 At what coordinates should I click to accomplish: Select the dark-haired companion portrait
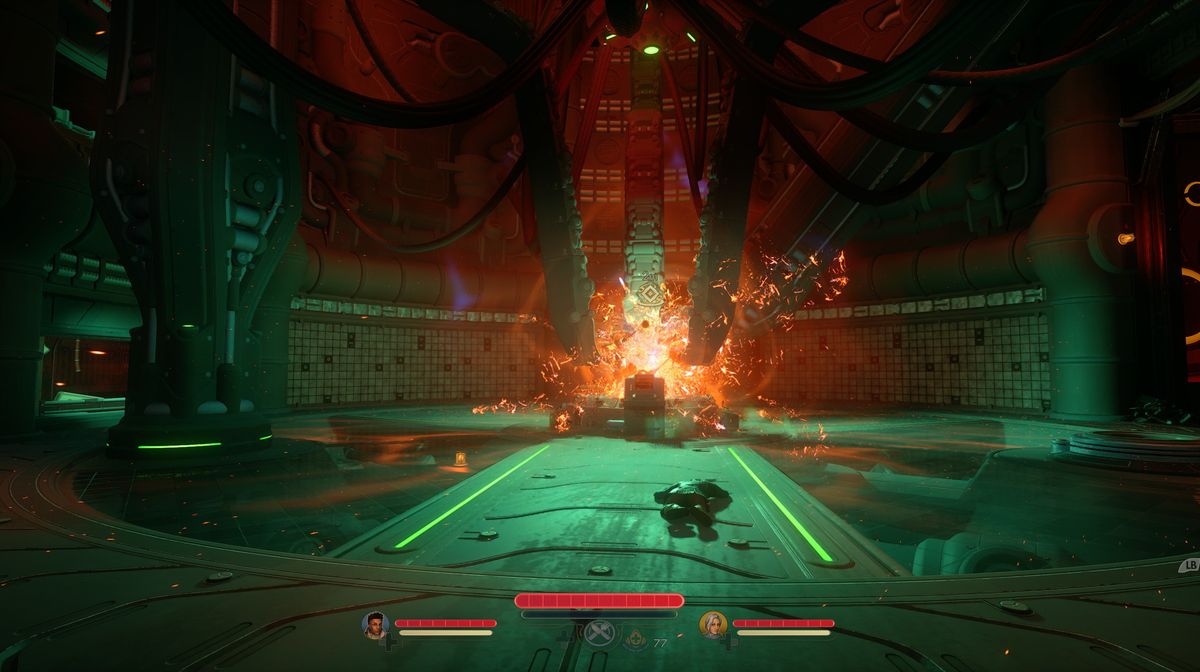click(374, 625)
